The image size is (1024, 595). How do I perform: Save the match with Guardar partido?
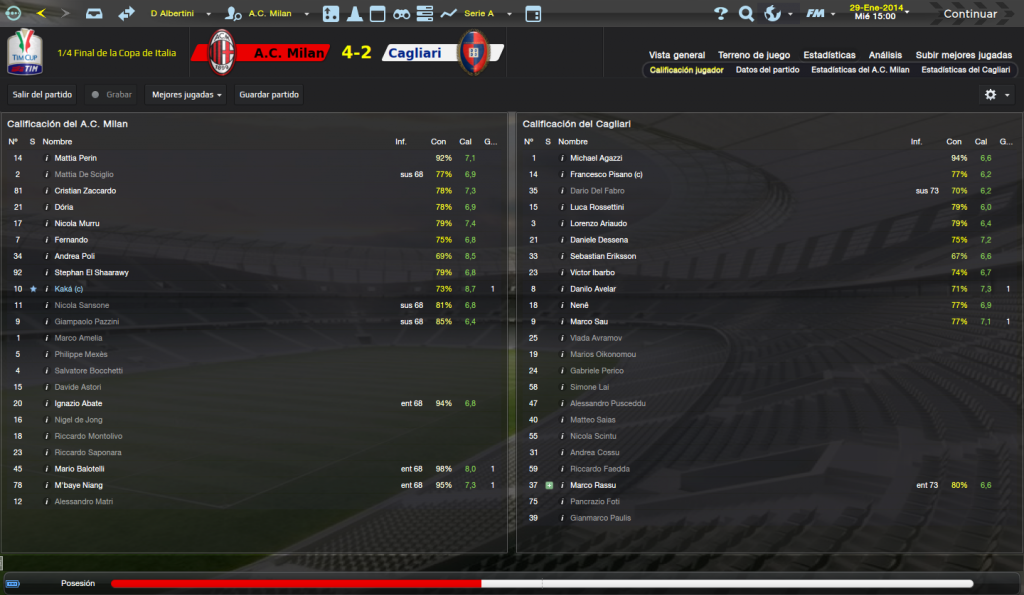click(x=269, y=94)
